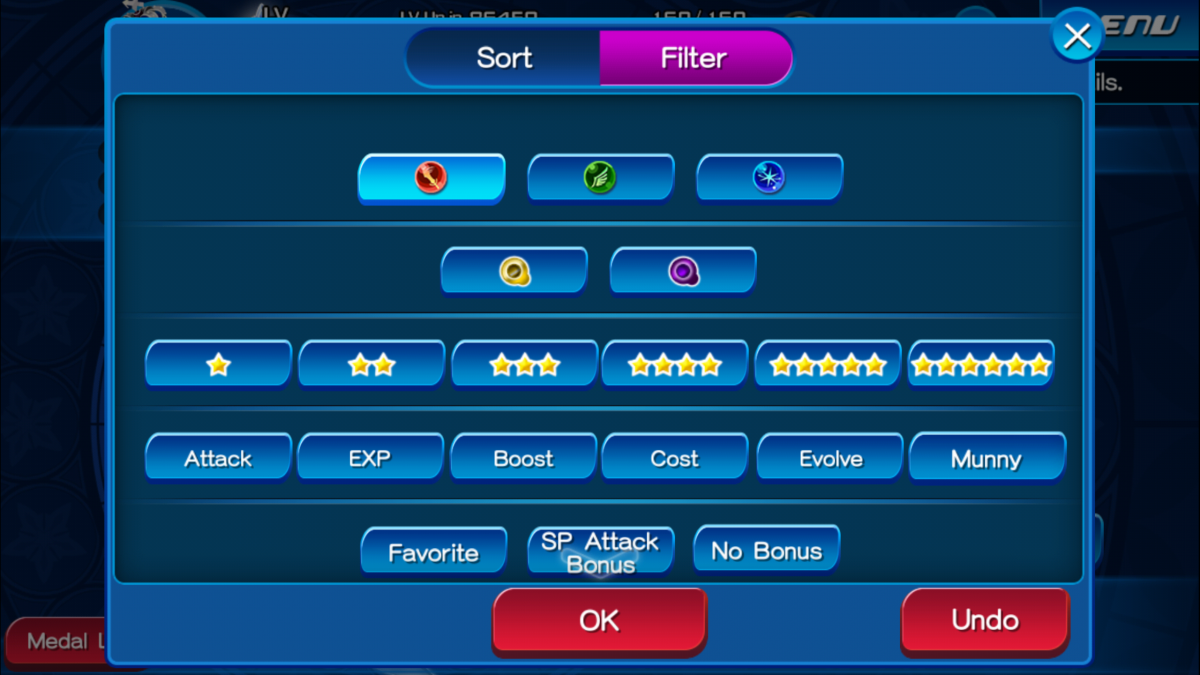
Task: Filter by the yellow upright medal type
Action: point(514,270)
